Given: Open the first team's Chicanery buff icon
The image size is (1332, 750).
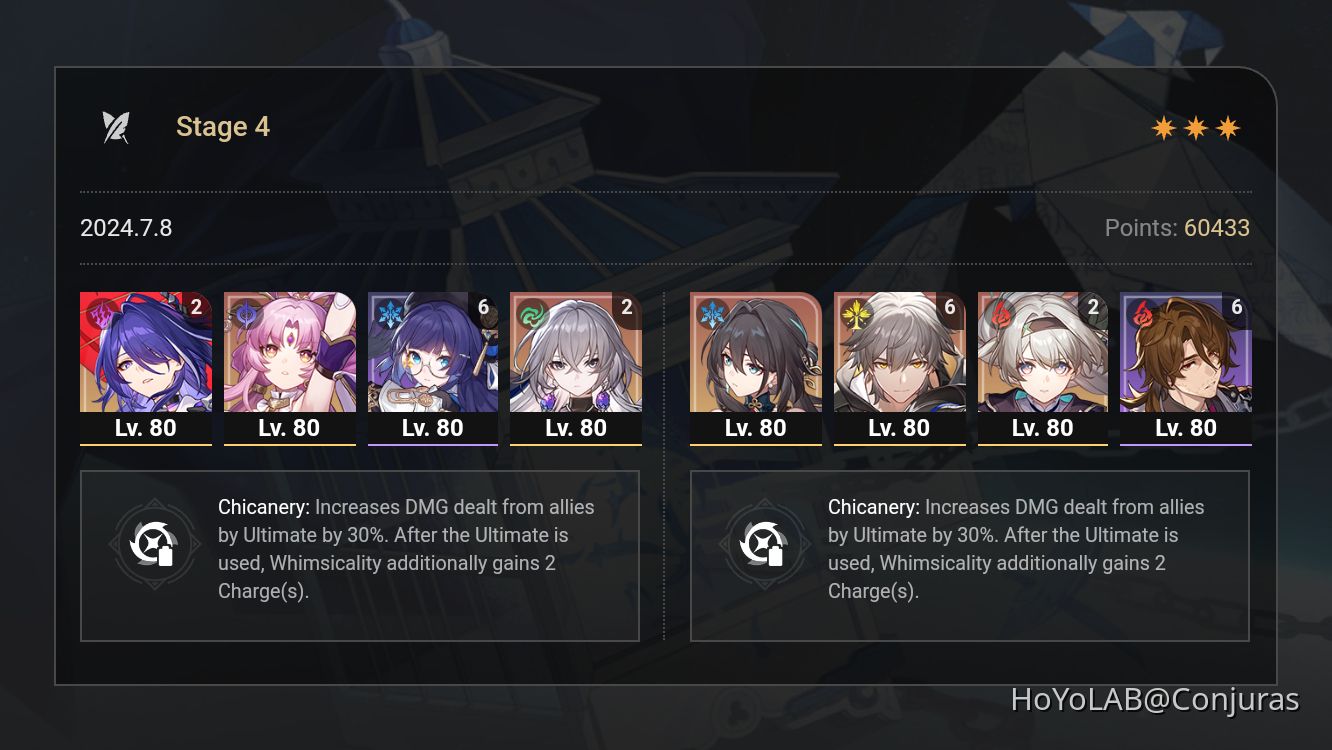Looking at the screenshot, I should pyautogui.click(x=155, y=544).
